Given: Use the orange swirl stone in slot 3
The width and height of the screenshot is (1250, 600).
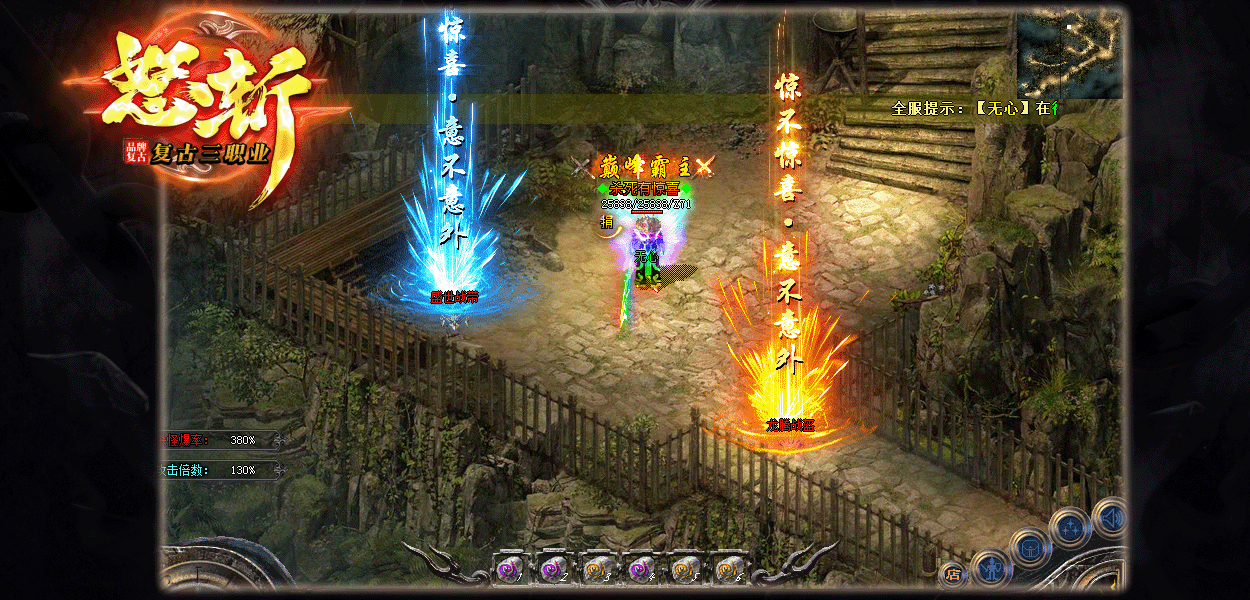Looking at the screenshot, I should [x=595, y=570].
